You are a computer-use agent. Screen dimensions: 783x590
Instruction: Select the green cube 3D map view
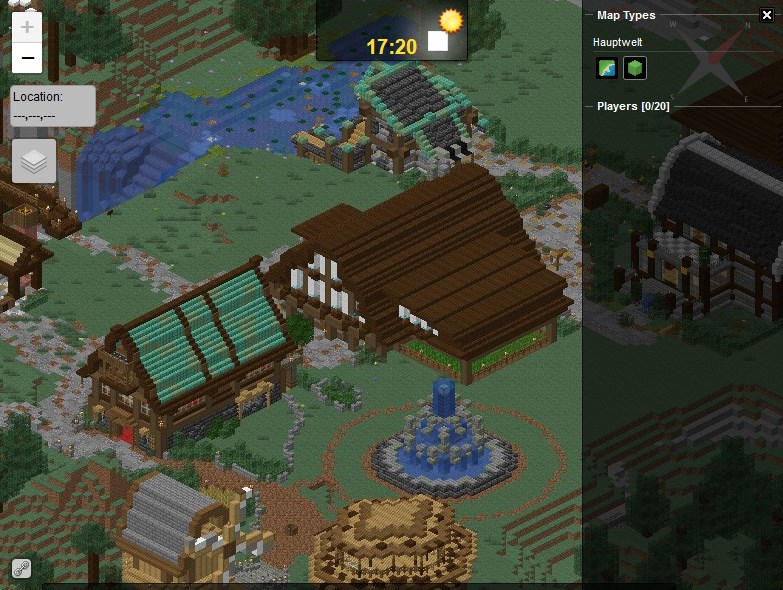[634, 68]
